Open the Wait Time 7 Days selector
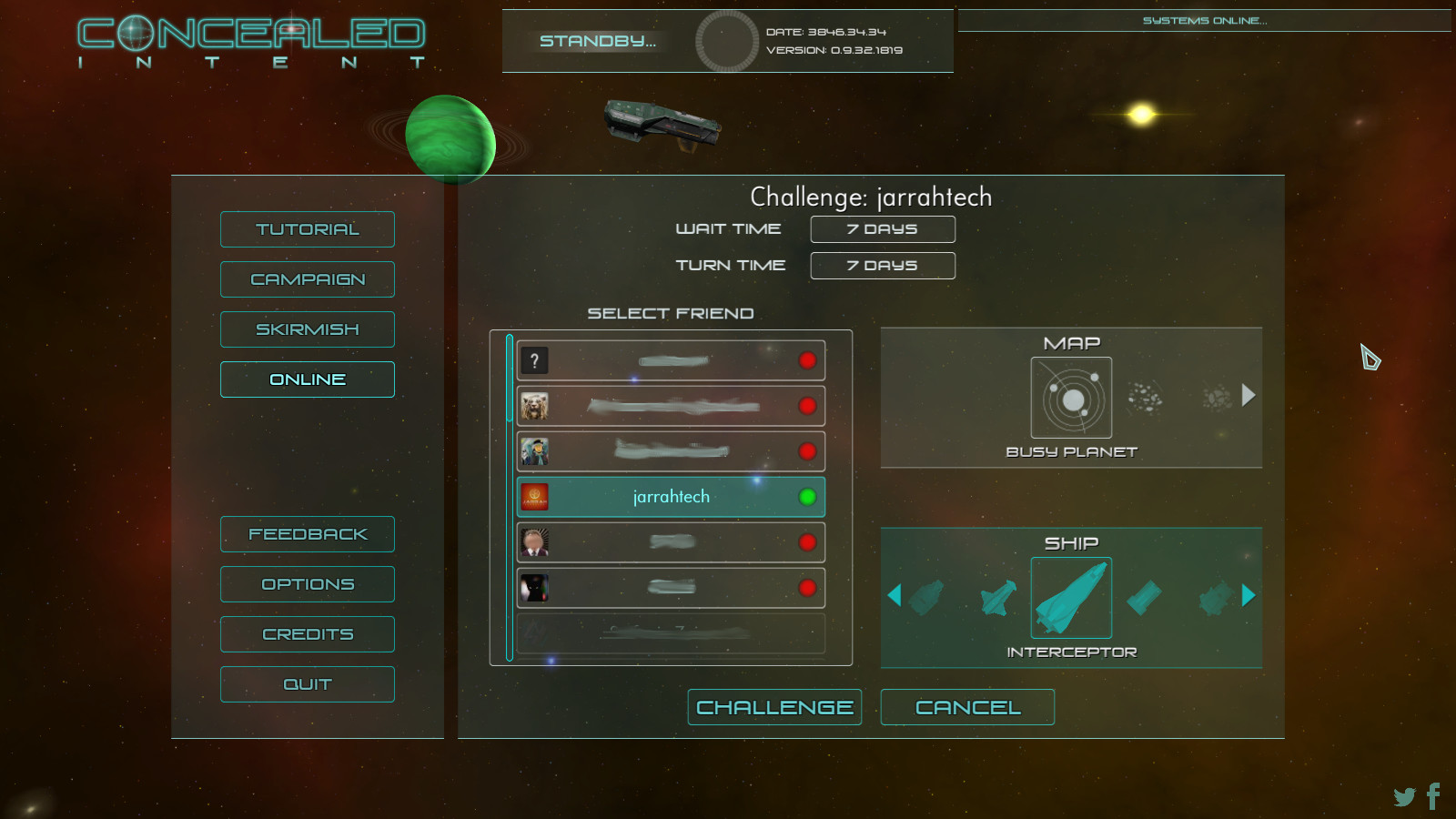Screen dimensions: 1456x819 coord(882,228)
